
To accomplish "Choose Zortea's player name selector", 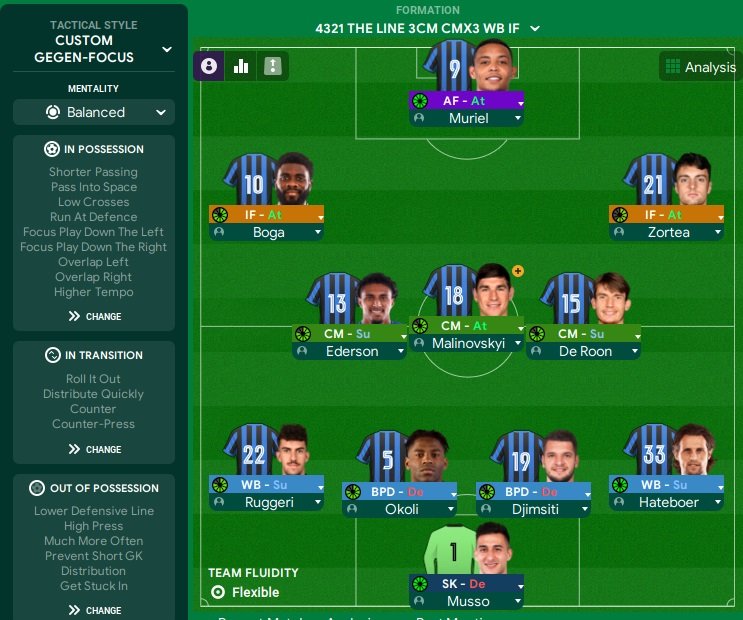I will point(666,232).
